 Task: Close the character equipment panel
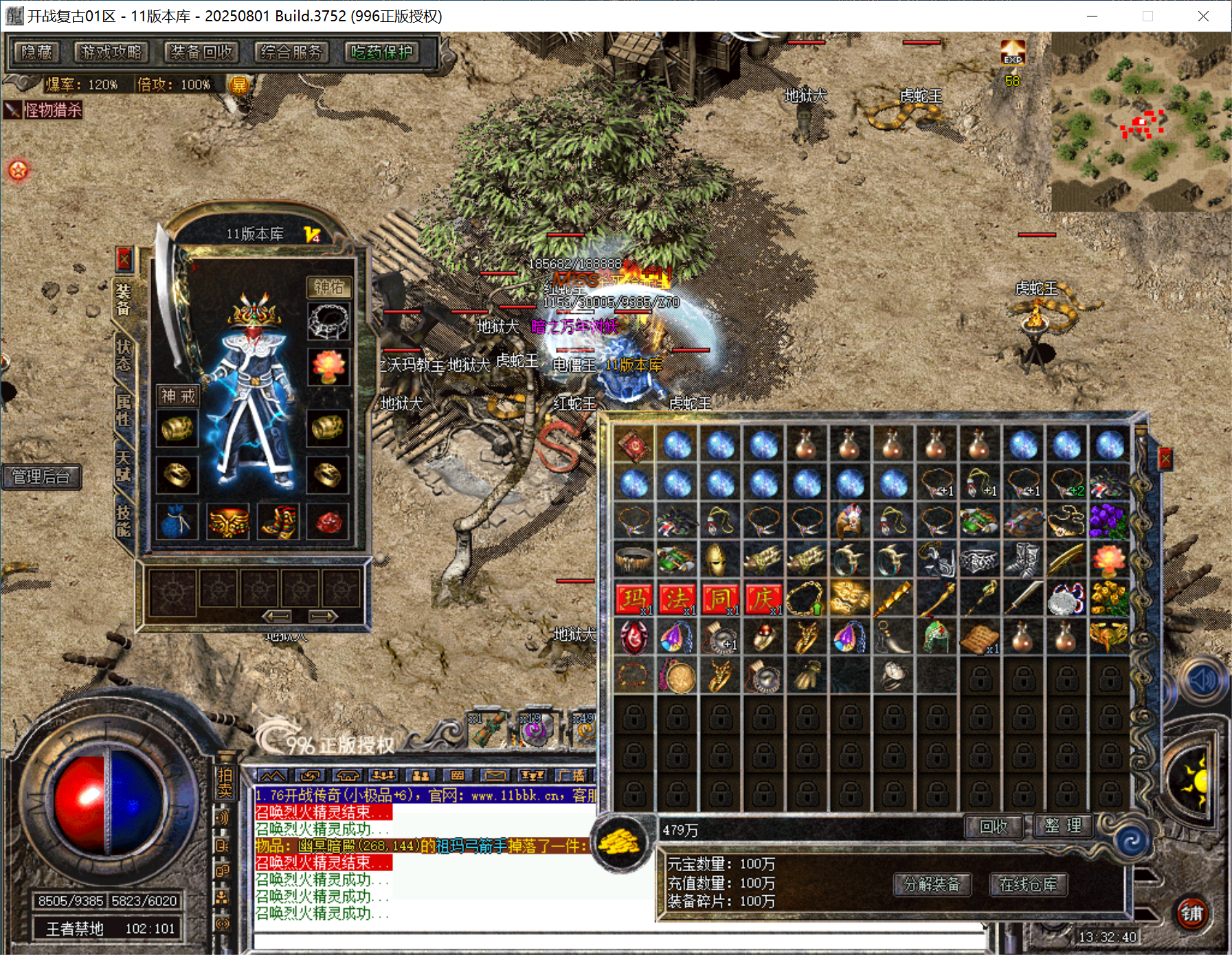[x=124, y=259]
